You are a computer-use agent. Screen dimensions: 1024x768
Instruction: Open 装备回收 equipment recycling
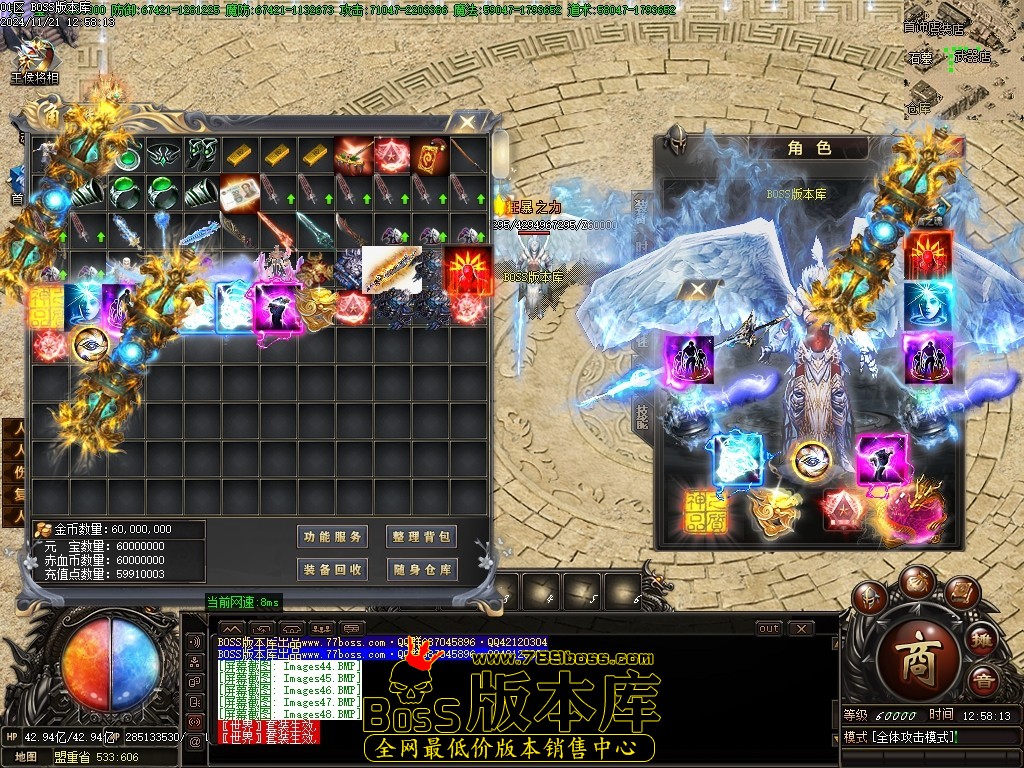pos(334,570)
